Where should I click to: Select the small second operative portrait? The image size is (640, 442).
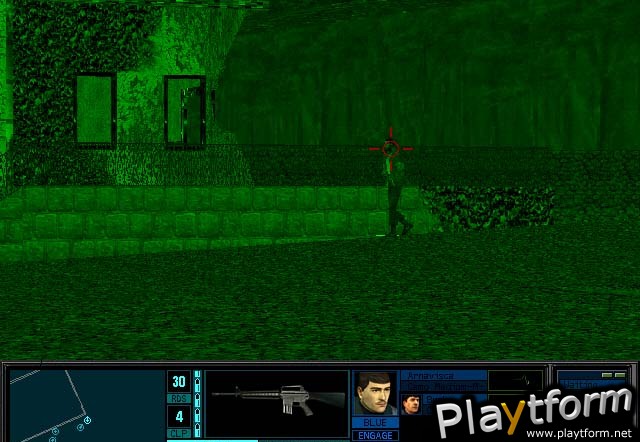(x=411, y=404)
